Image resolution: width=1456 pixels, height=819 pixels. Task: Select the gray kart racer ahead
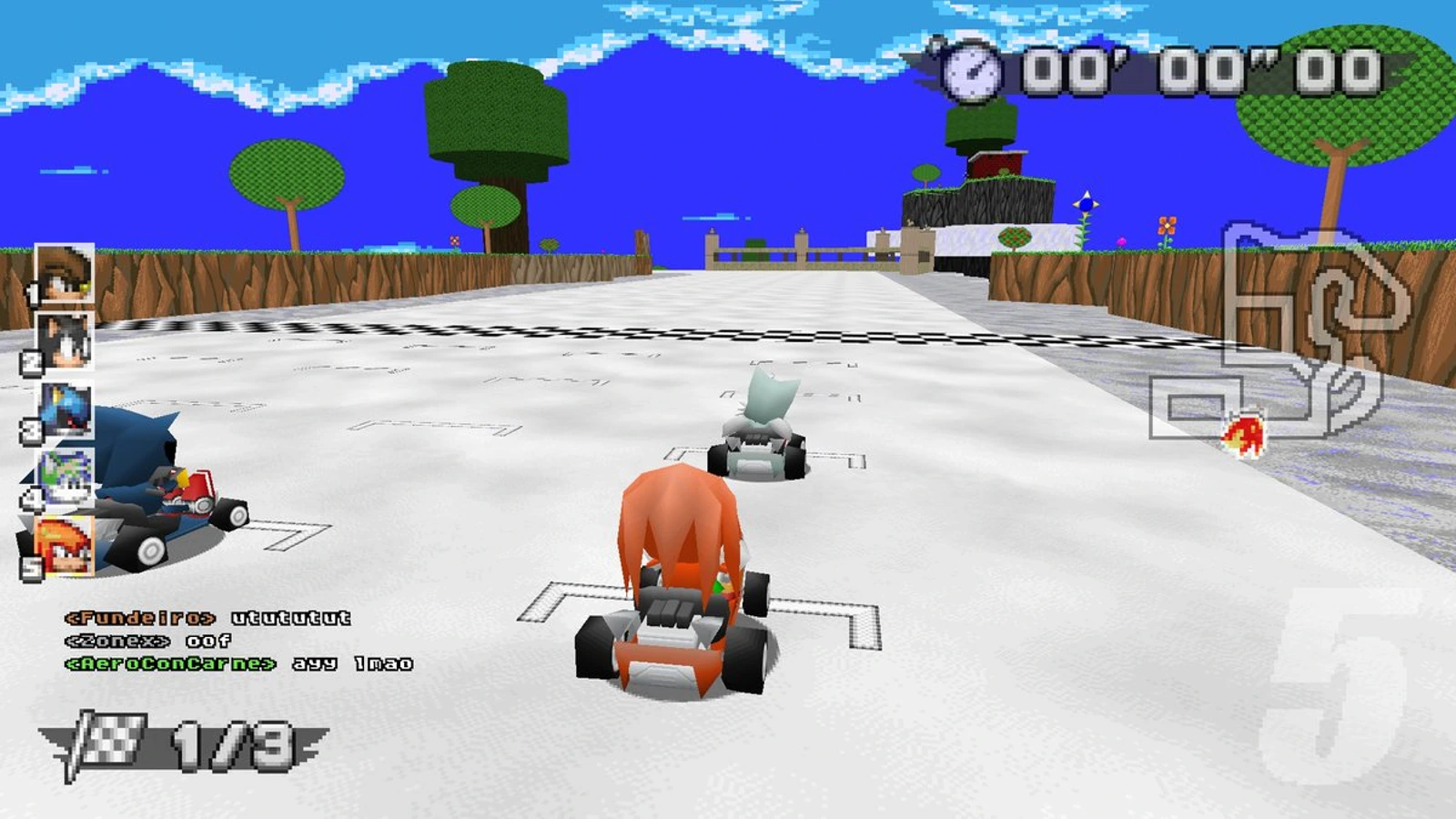tap(760, 428)
